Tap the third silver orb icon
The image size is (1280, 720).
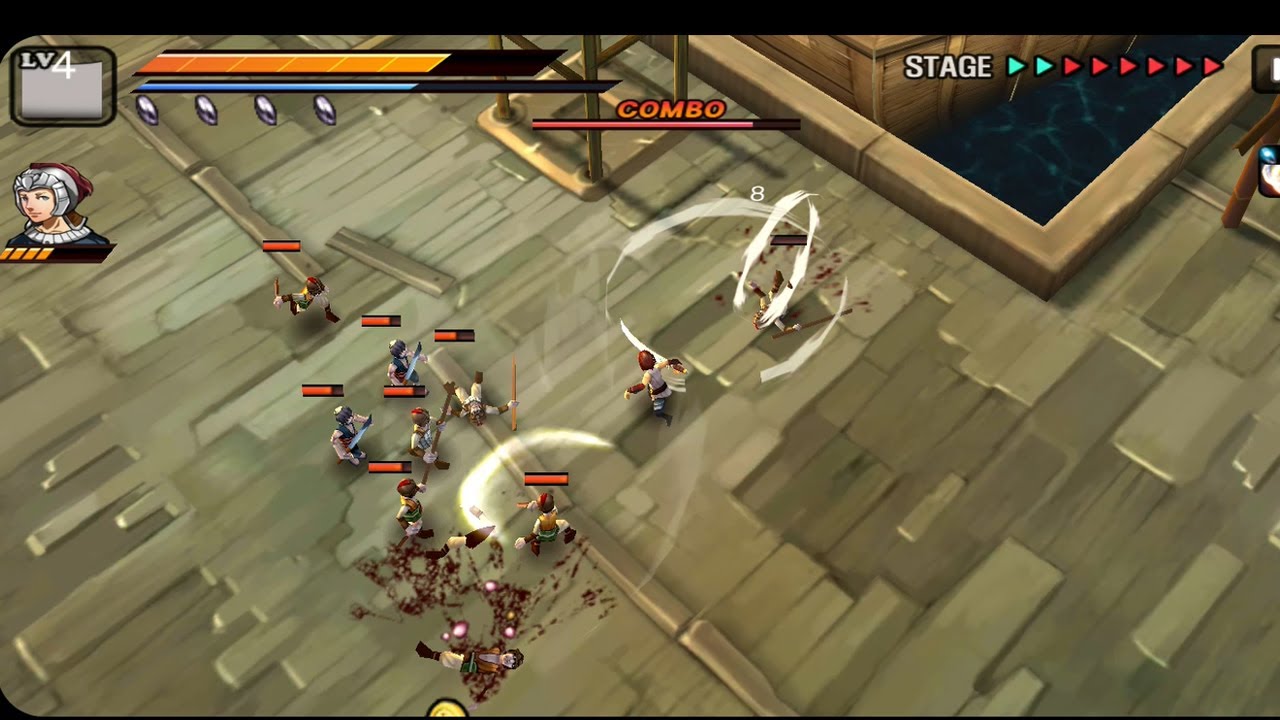[265, 110]
